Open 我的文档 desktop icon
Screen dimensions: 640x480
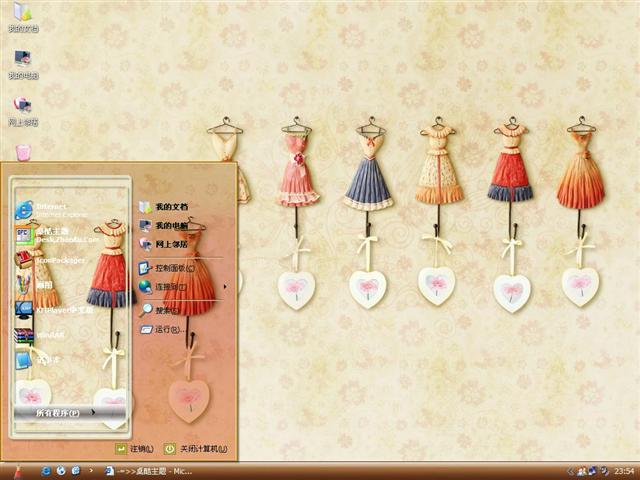point(22,17)
